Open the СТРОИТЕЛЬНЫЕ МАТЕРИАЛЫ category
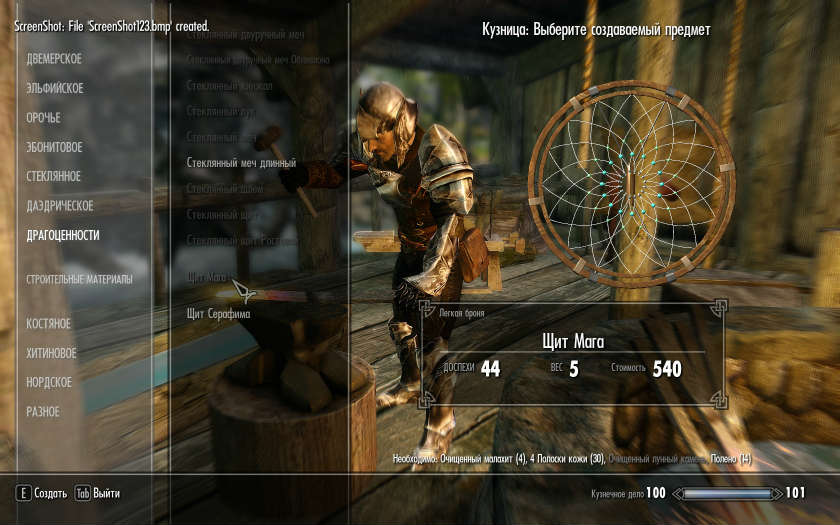Screen dimensions: 840x525 coord(79,279)
